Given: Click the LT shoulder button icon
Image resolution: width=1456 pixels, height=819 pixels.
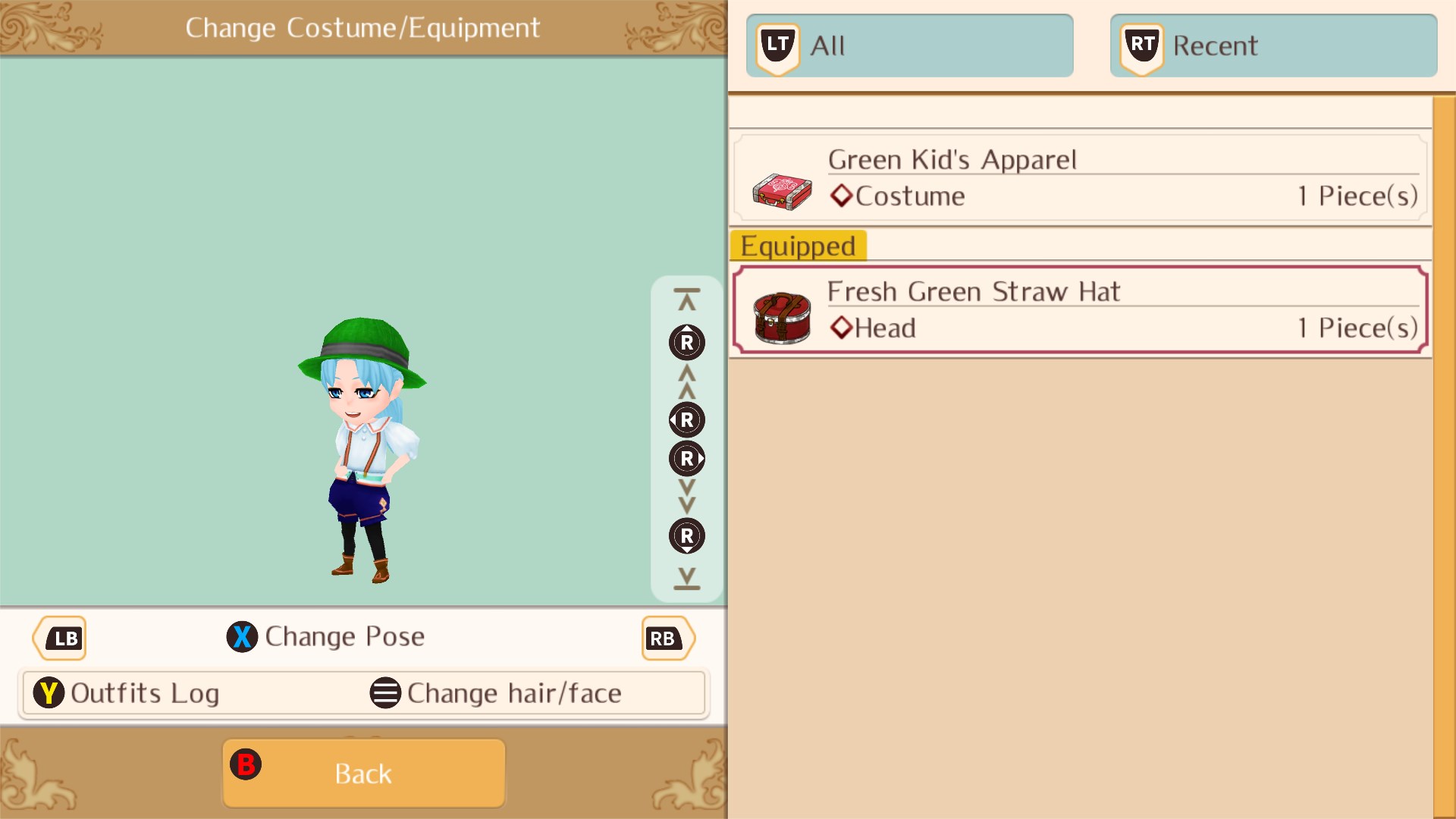Looking at the screenshot, I should tap(777, 45).
